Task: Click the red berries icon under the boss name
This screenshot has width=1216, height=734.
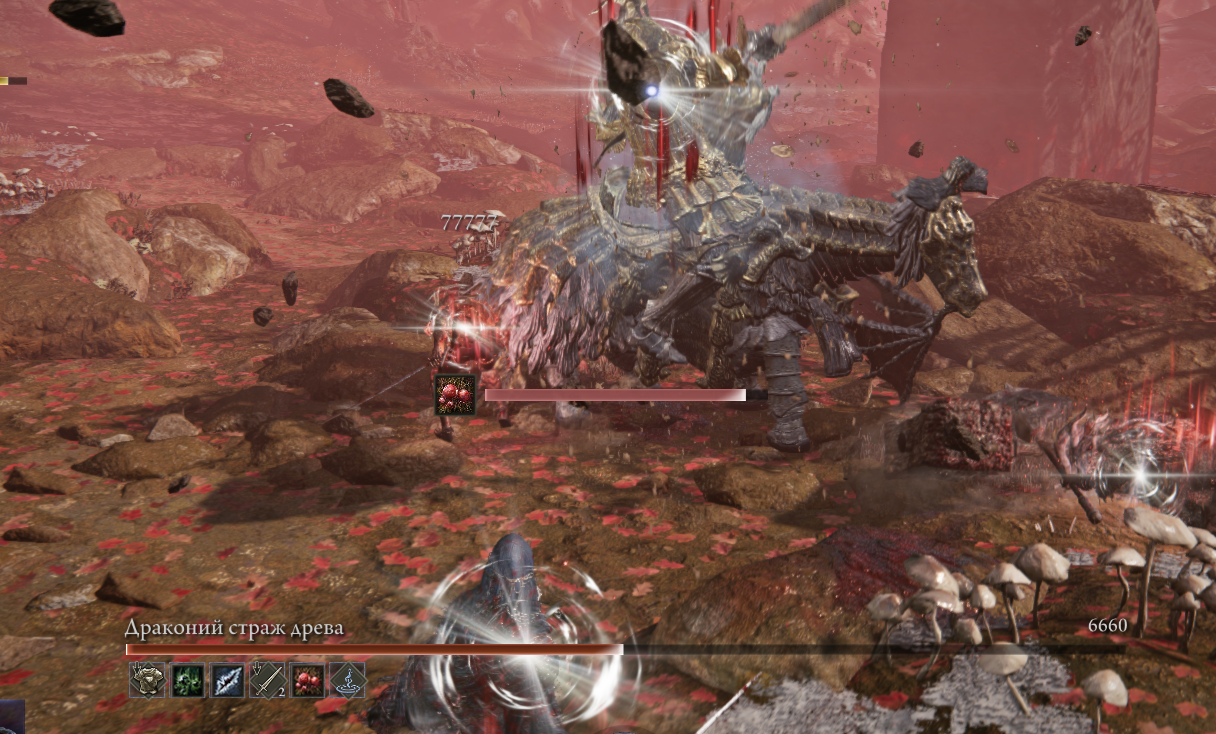Action: pyautogui.click(x=307, y=680)
